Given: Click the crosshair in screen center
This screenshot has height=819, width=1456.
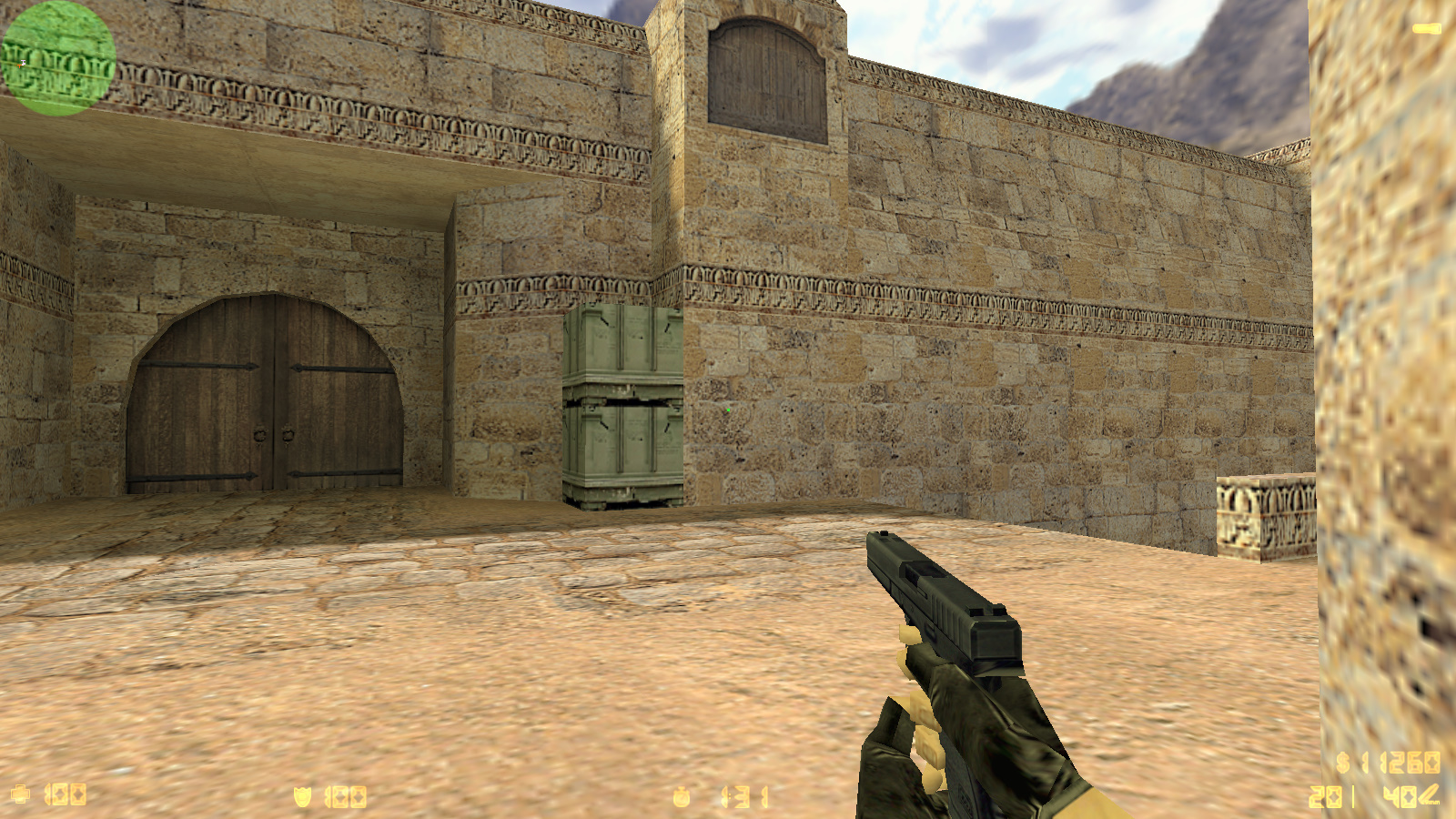Looking at the screenshot, I should [x=728, y=409].
